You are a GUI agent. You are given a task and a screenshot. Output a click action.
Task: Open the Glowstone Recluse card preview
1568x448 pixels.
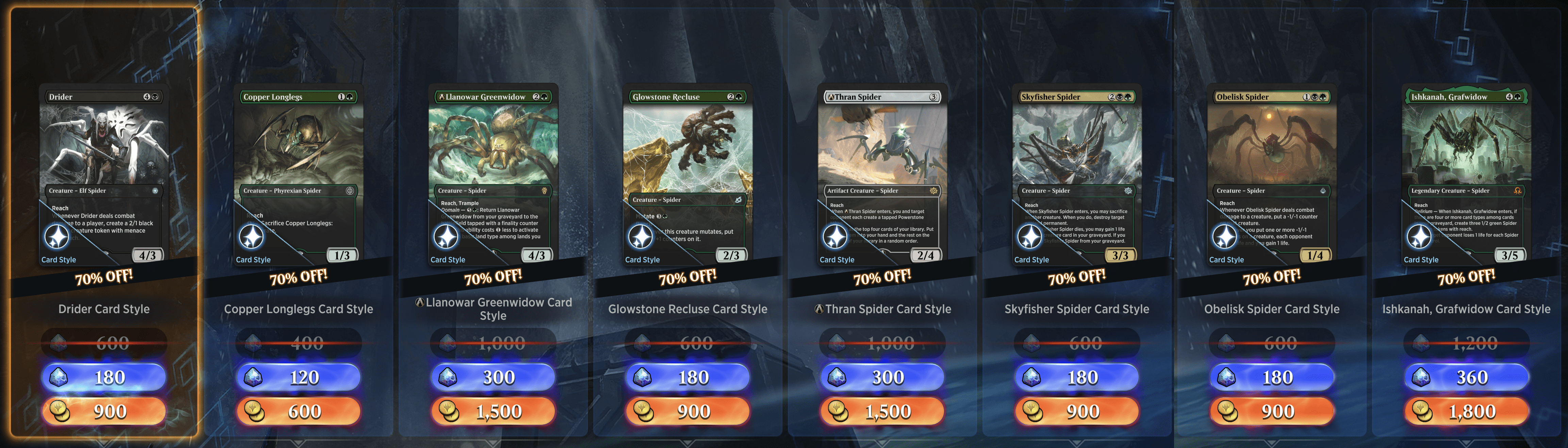(x=688, y=174)
